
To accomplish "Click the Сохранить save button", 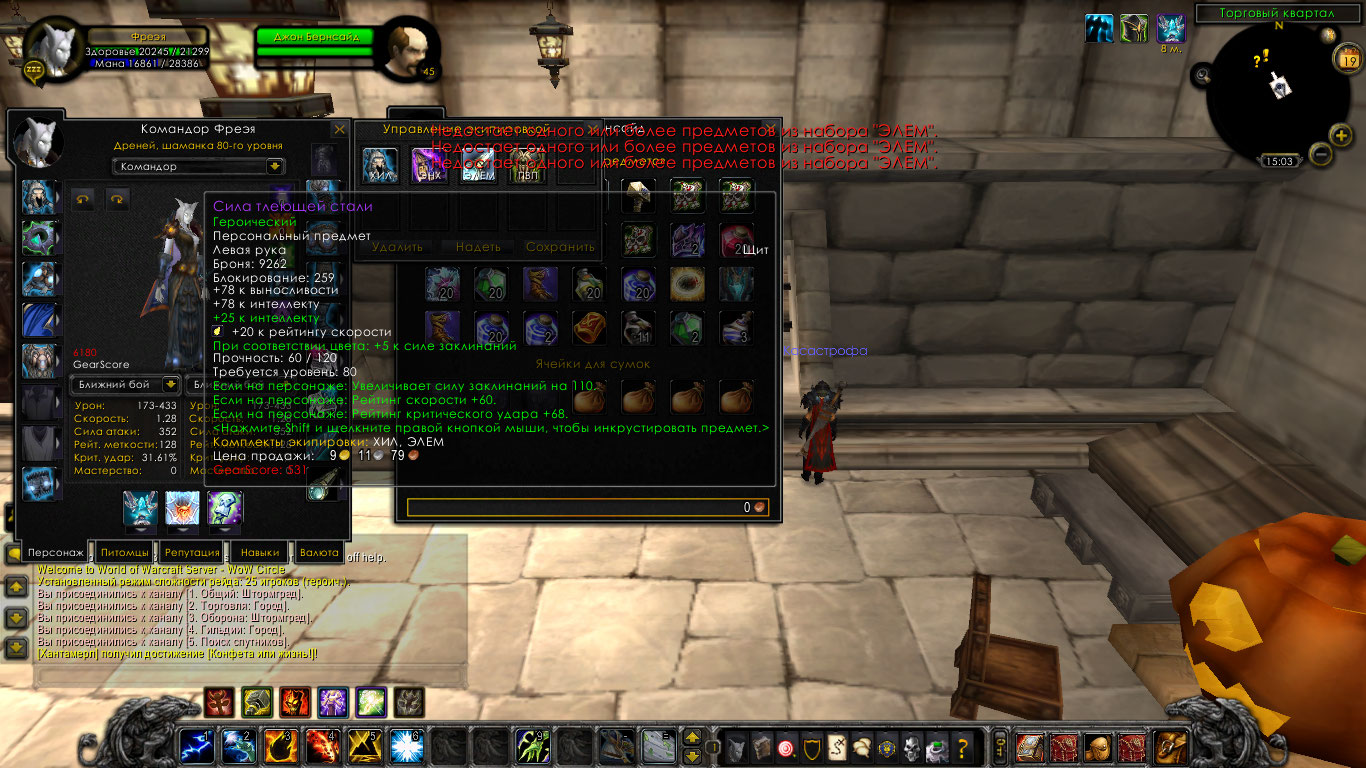I will click(560, 246).
